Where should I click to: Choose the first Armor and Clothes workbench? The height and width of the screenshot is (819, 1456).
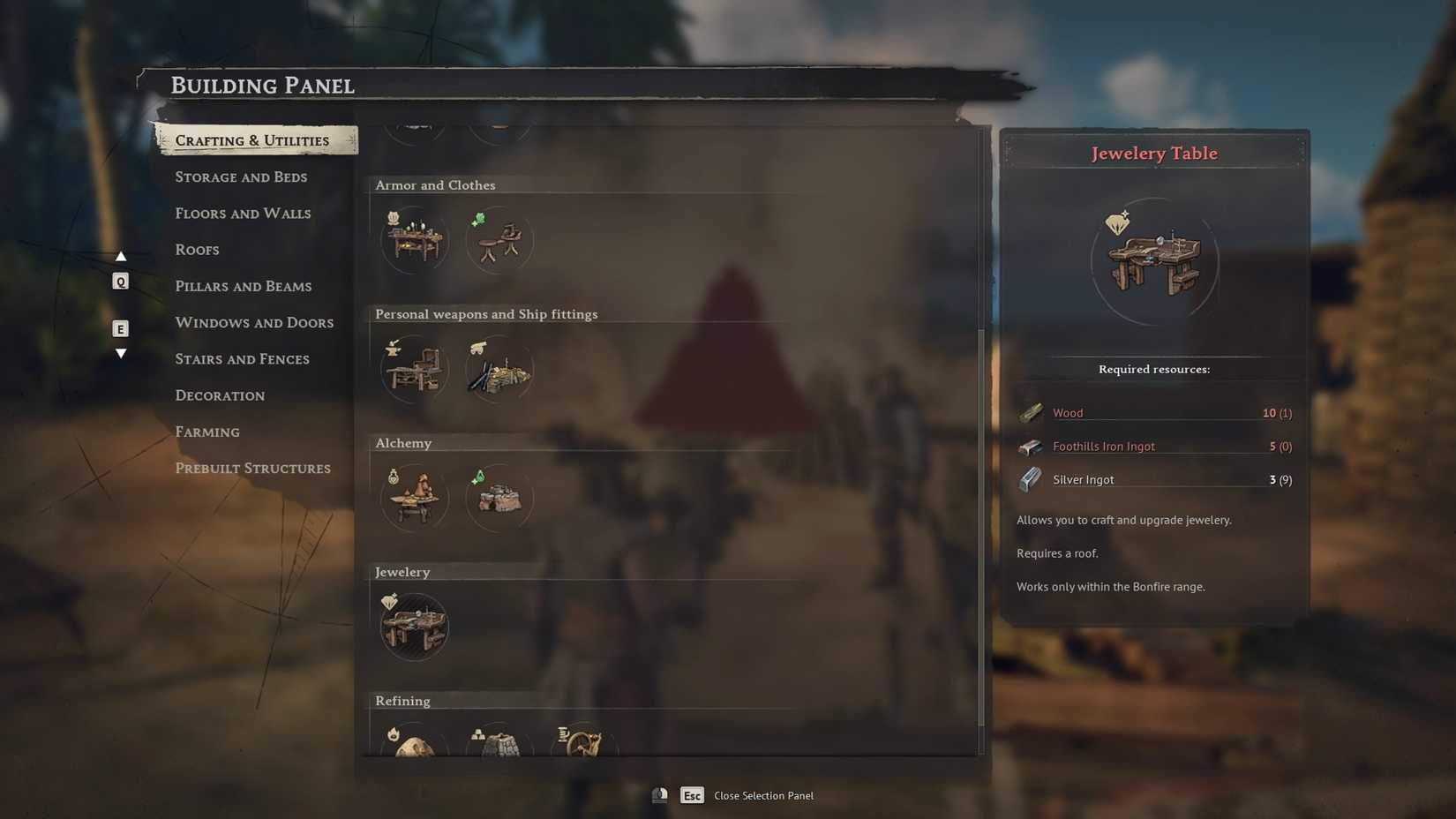[414, 240]
